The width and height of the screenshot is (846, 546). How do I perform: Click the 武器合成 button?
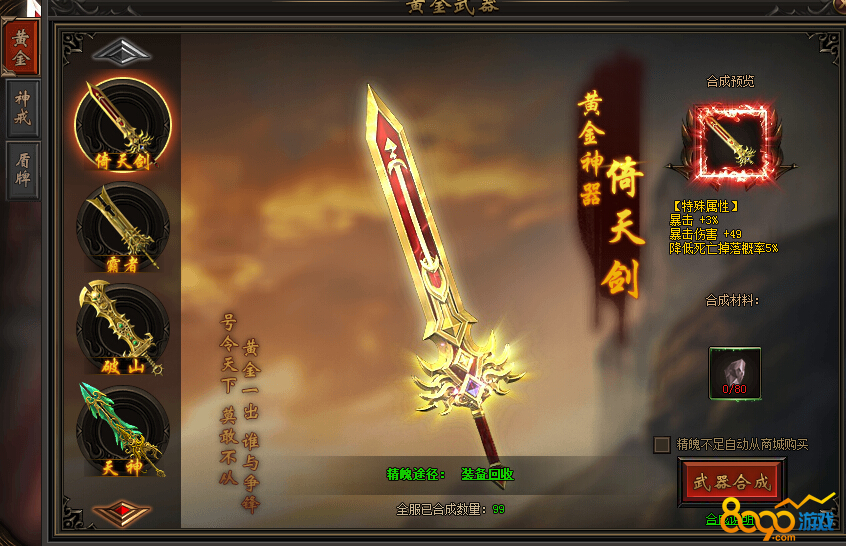pyautogui.click(x=732, y=482)
